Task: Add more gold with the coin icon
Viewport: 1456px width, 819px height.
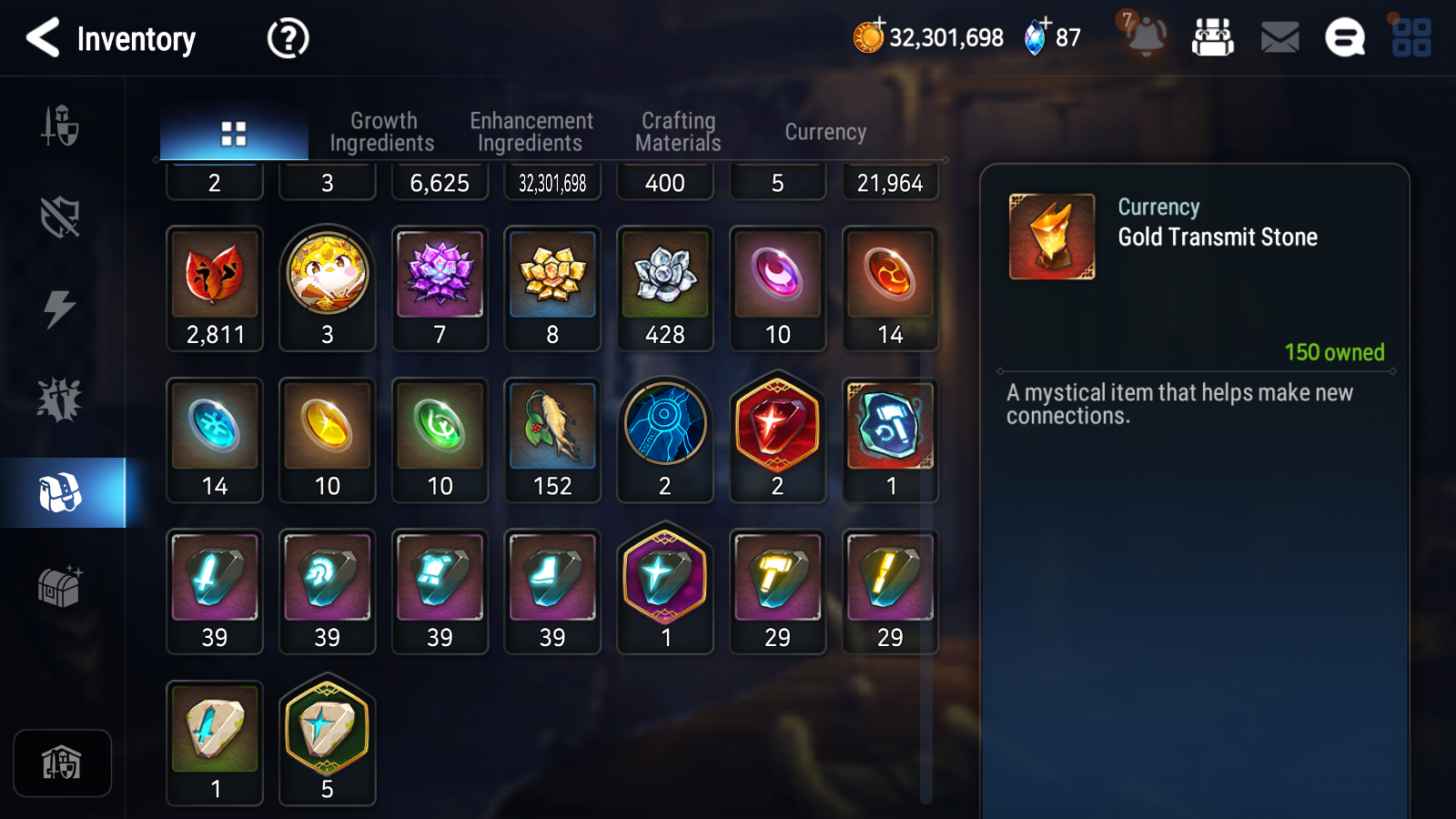Action: pos(869,36)
